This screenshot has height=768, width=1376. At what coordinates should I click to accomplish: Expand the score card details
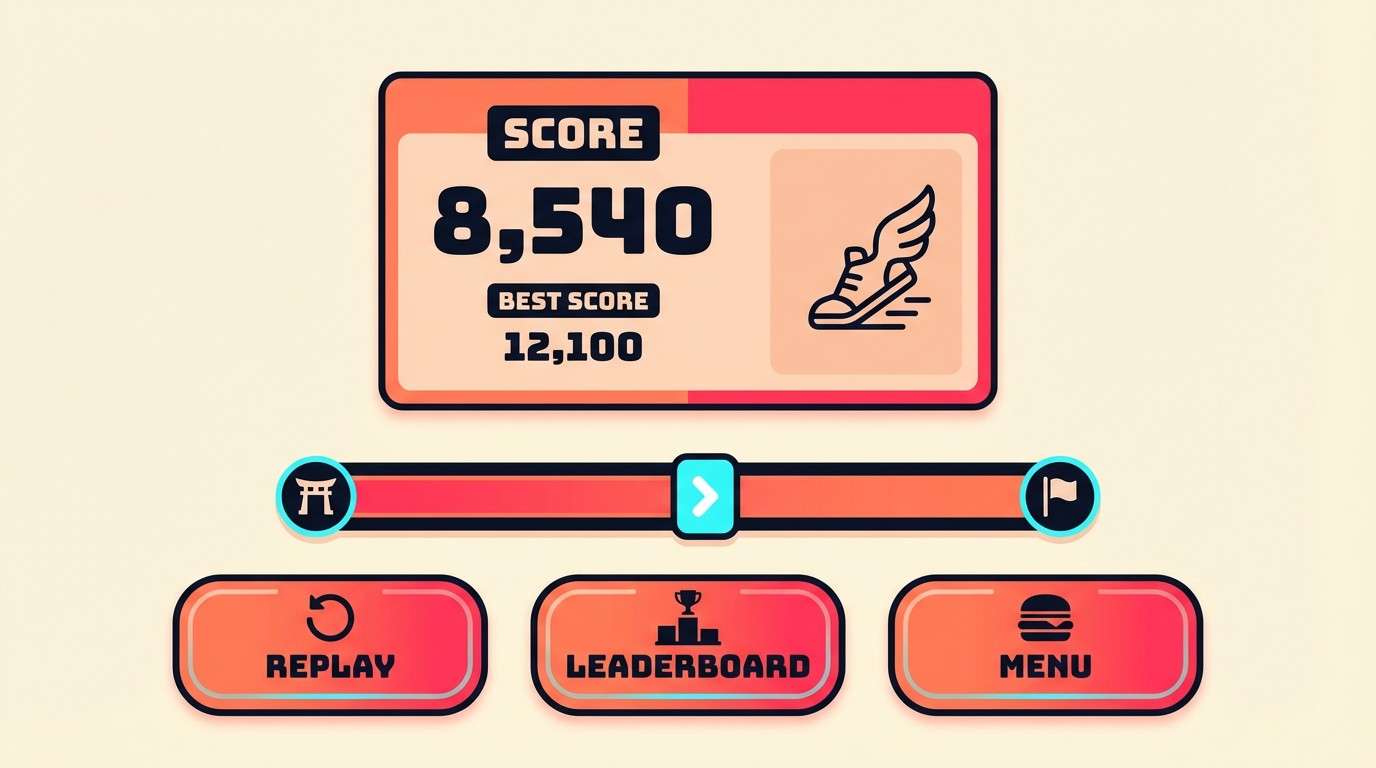coord(686,240)
